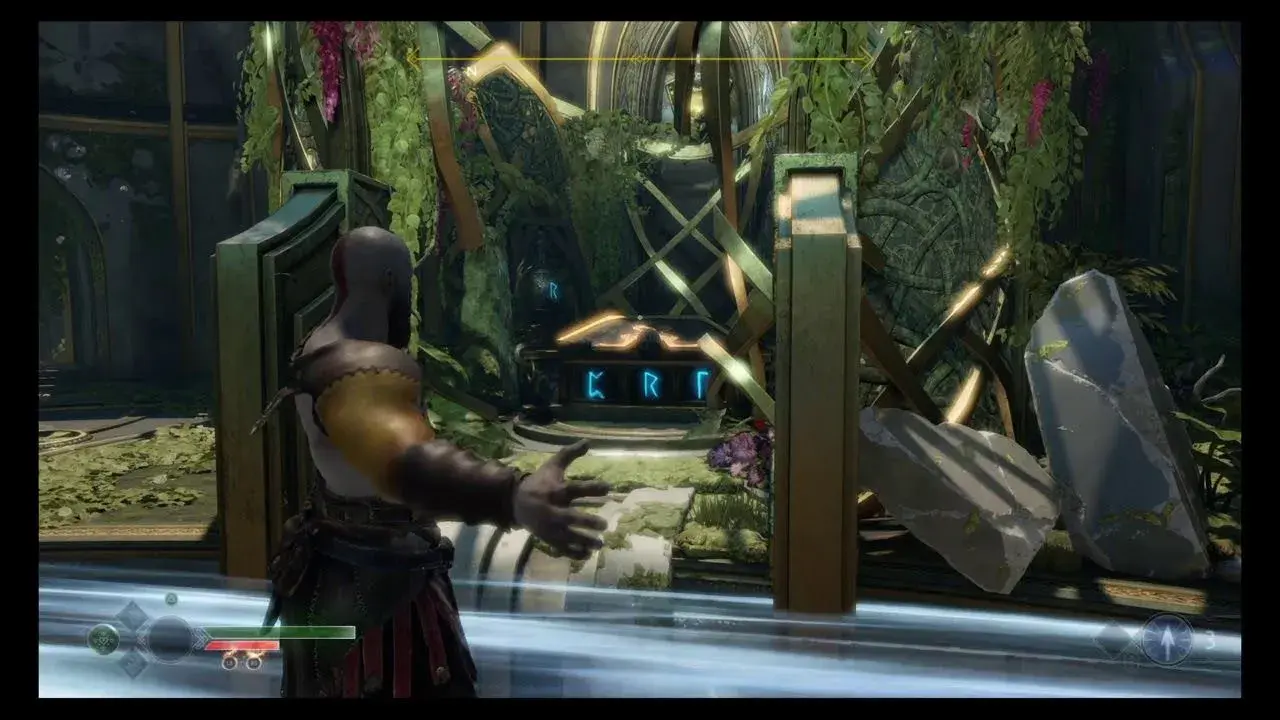Click the round dark shield emblem
Image resolution: width=1280 pixels, height=720 pixels.
point(170,638)
